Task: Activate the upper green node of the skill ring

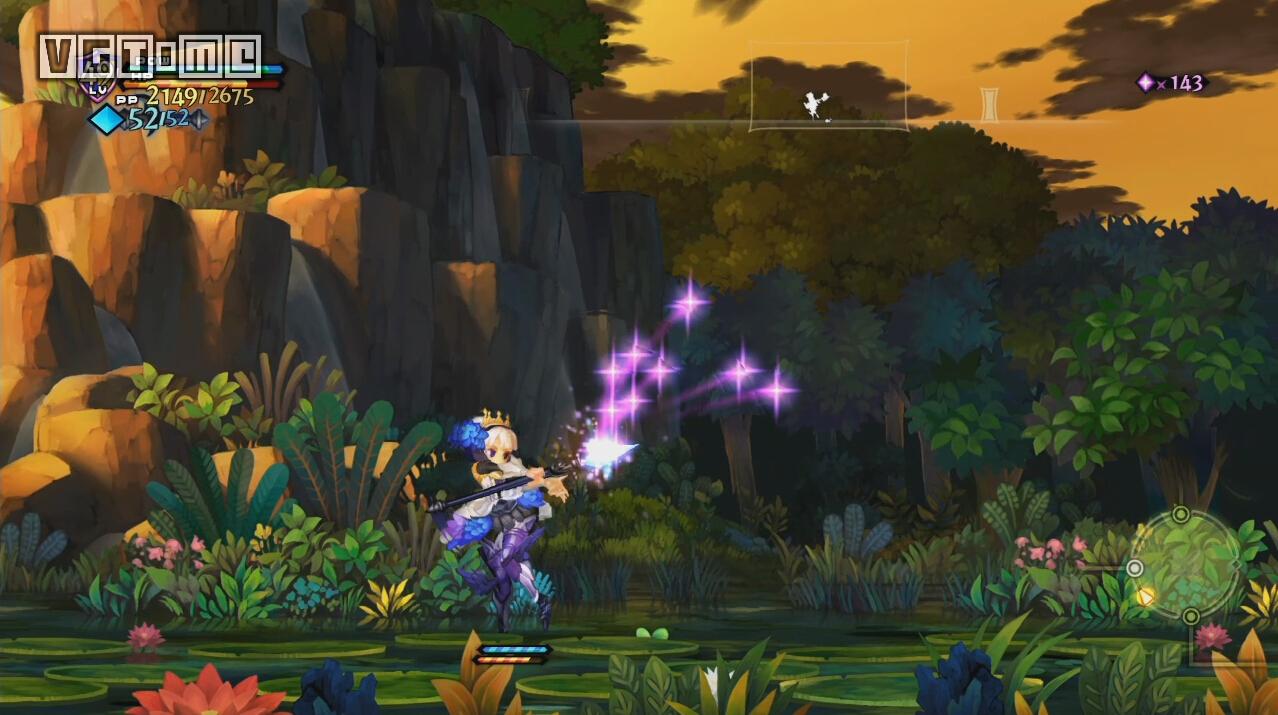Action: [1181, 515]
